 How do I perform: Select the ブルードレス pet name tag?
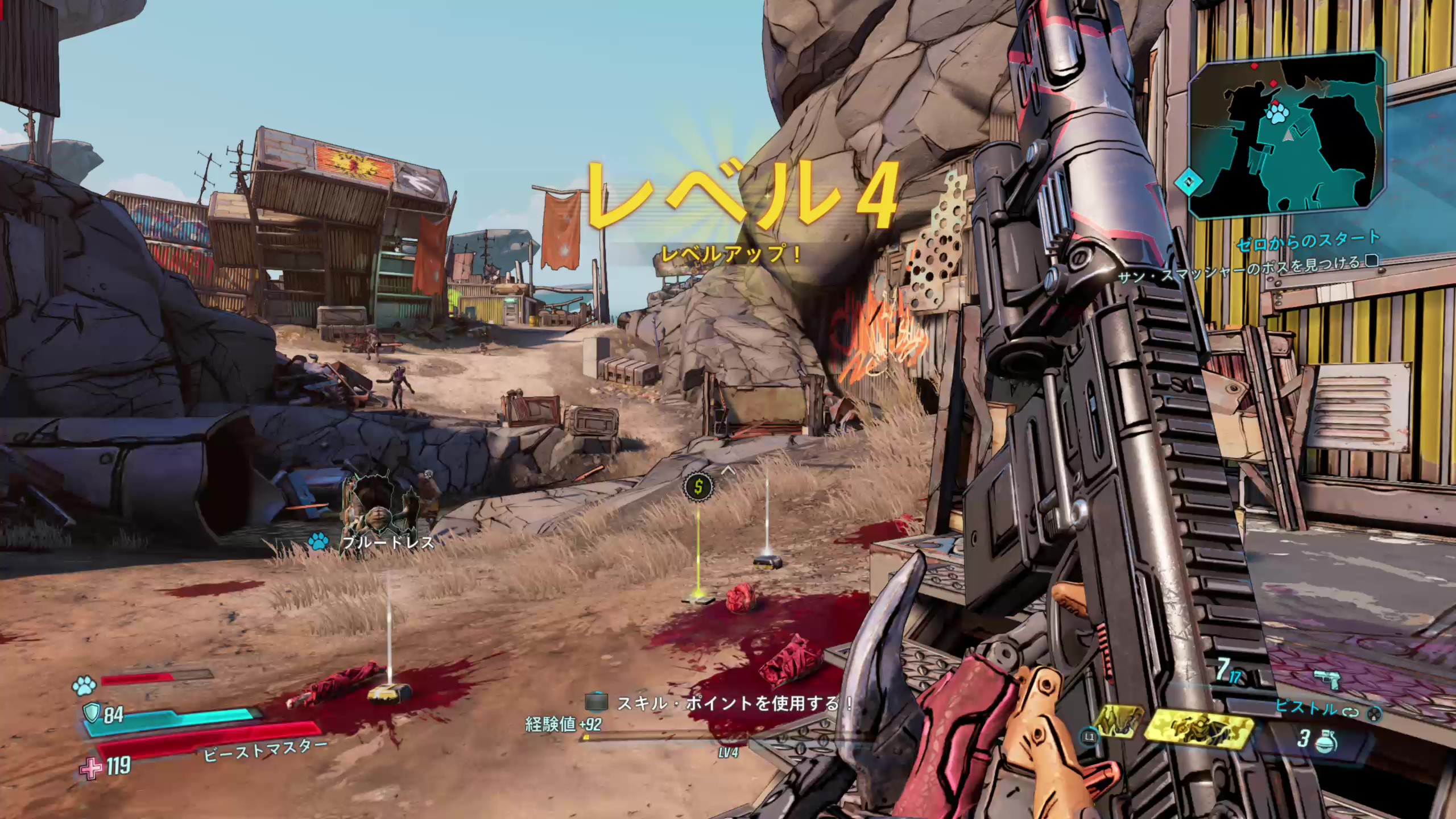[388, 542]
